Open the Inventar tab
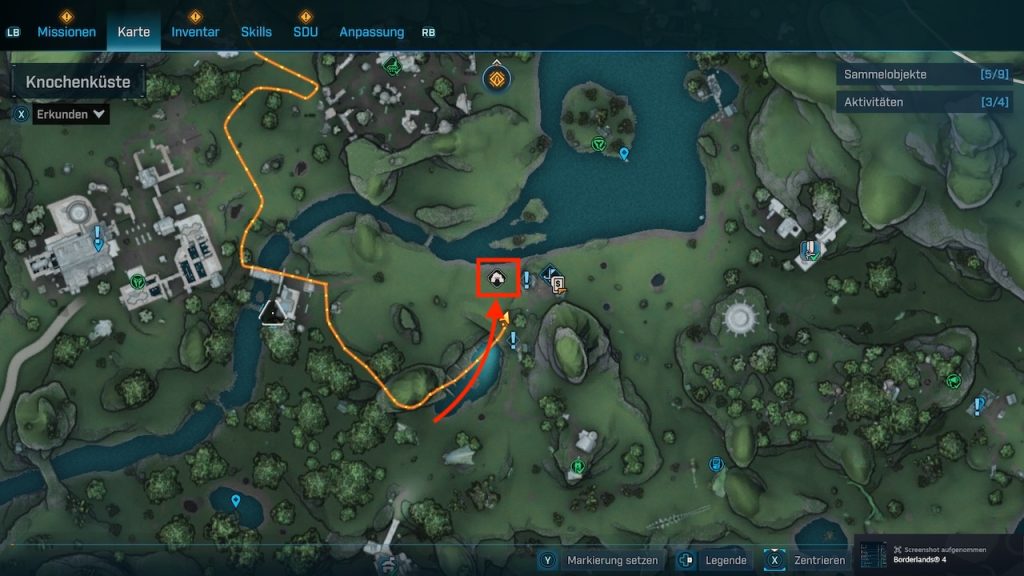Viewport: 1024px width, 576px height. [195, 32]
